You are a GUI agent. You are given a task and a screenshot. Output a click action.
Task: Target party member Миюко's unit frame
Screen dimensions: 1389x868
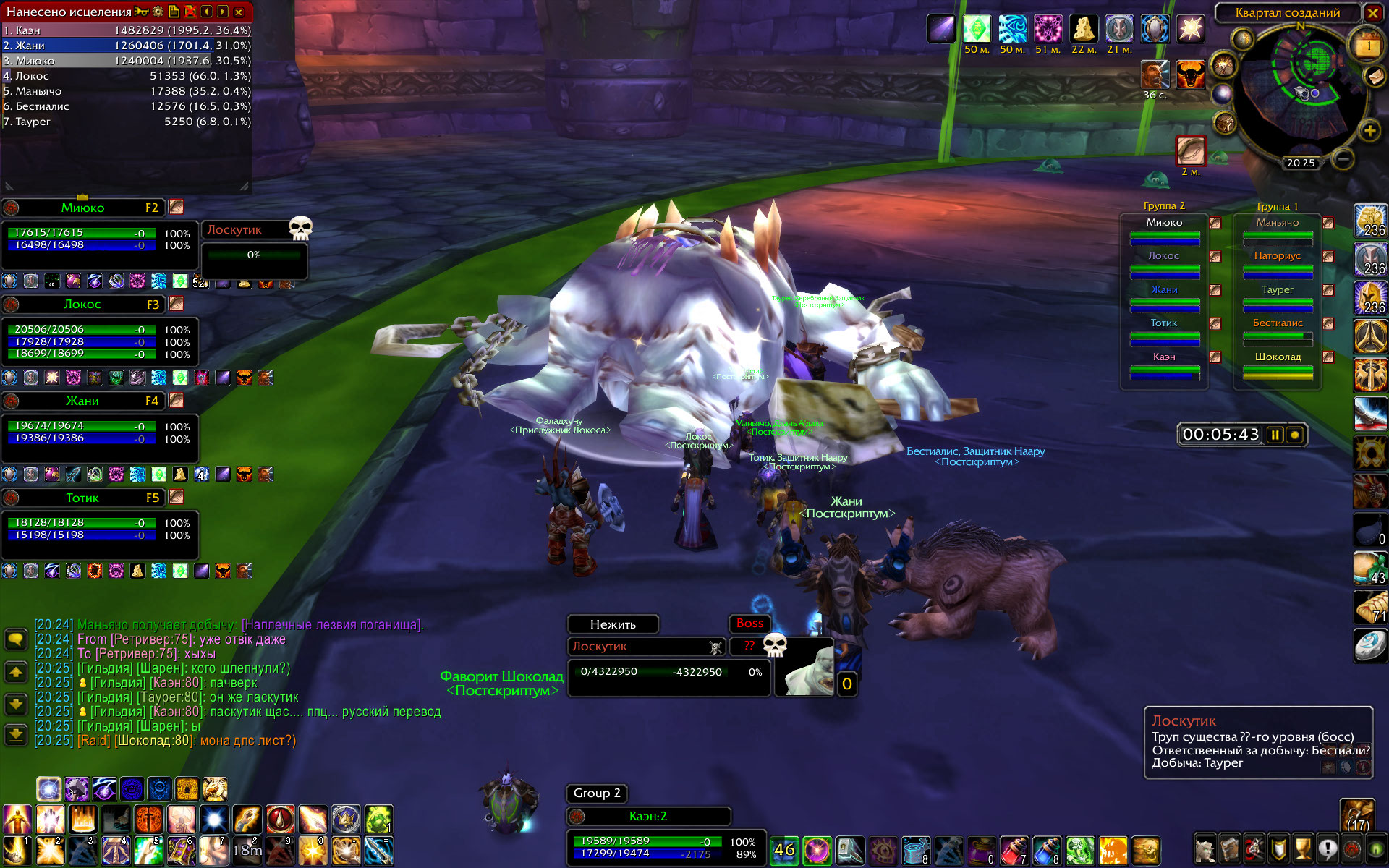[x=82, y=208]
